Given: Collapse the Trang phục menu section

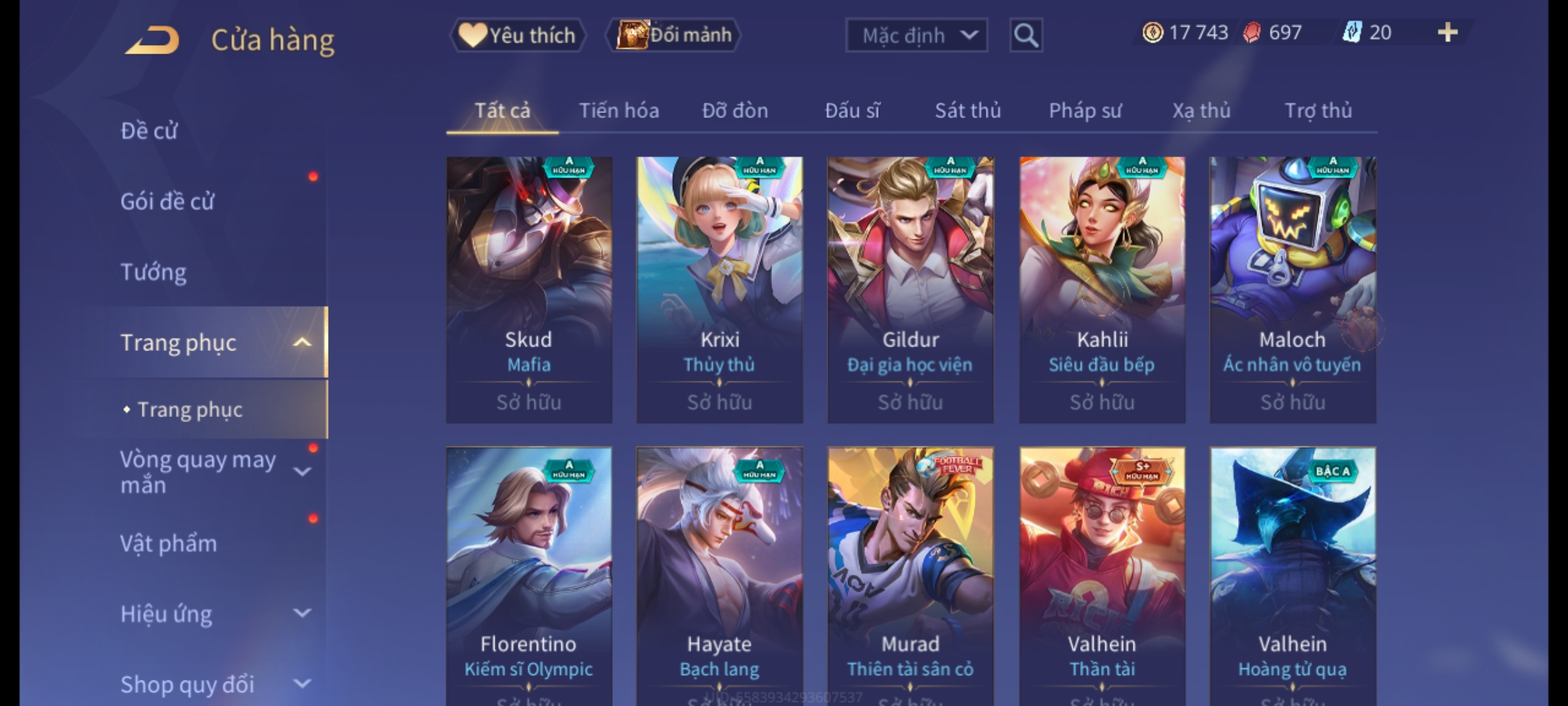Looking at the screenshot, I should pos(302,343).
